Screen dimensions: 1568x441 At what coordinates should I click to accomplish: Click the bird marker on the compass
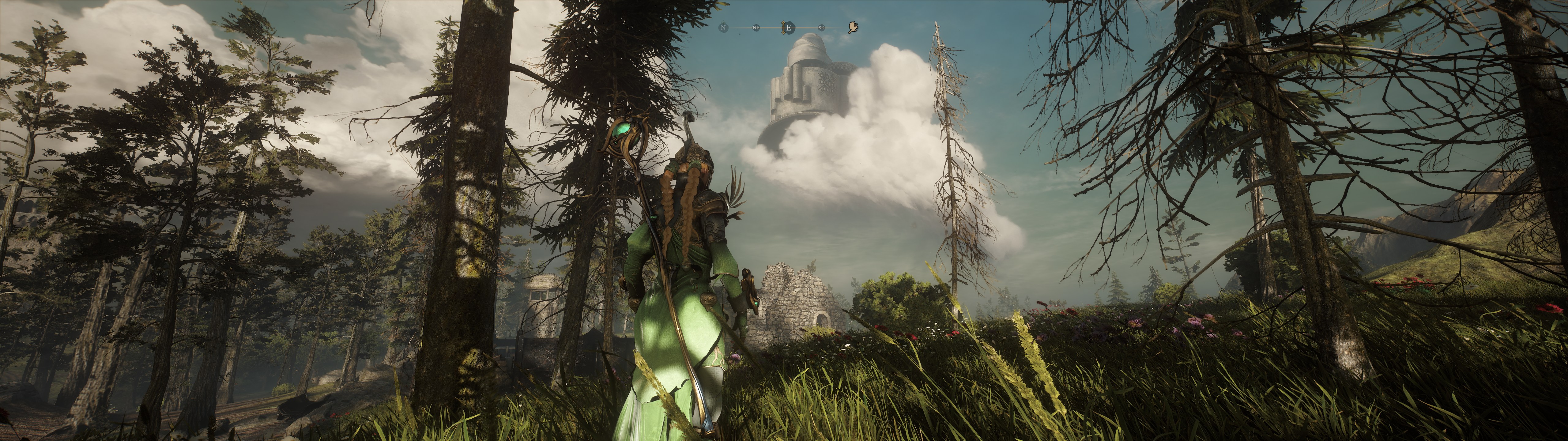[x=854, y=28]
